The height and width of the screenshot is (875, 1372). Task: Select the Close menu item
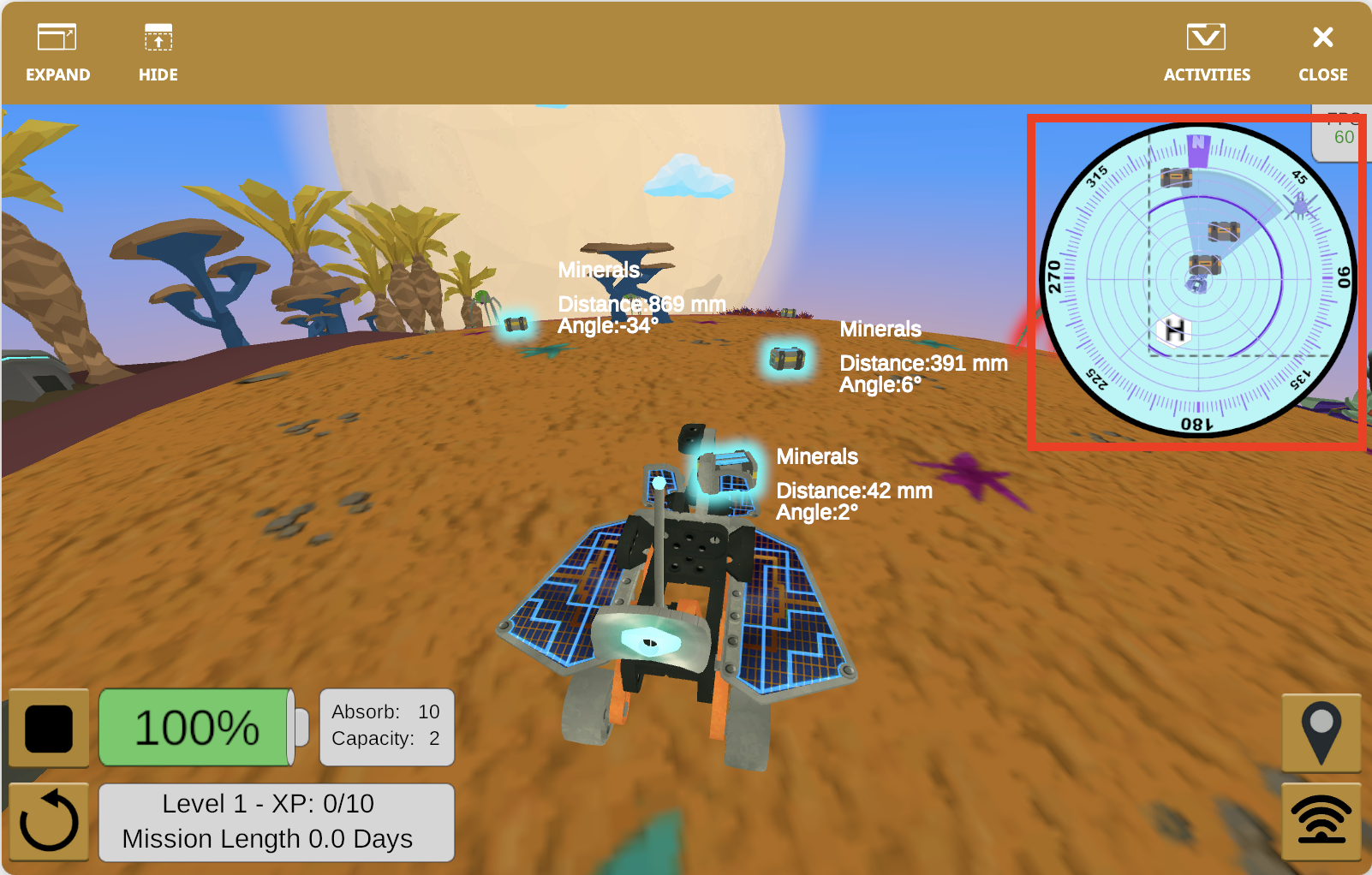tap(1321, 51)
